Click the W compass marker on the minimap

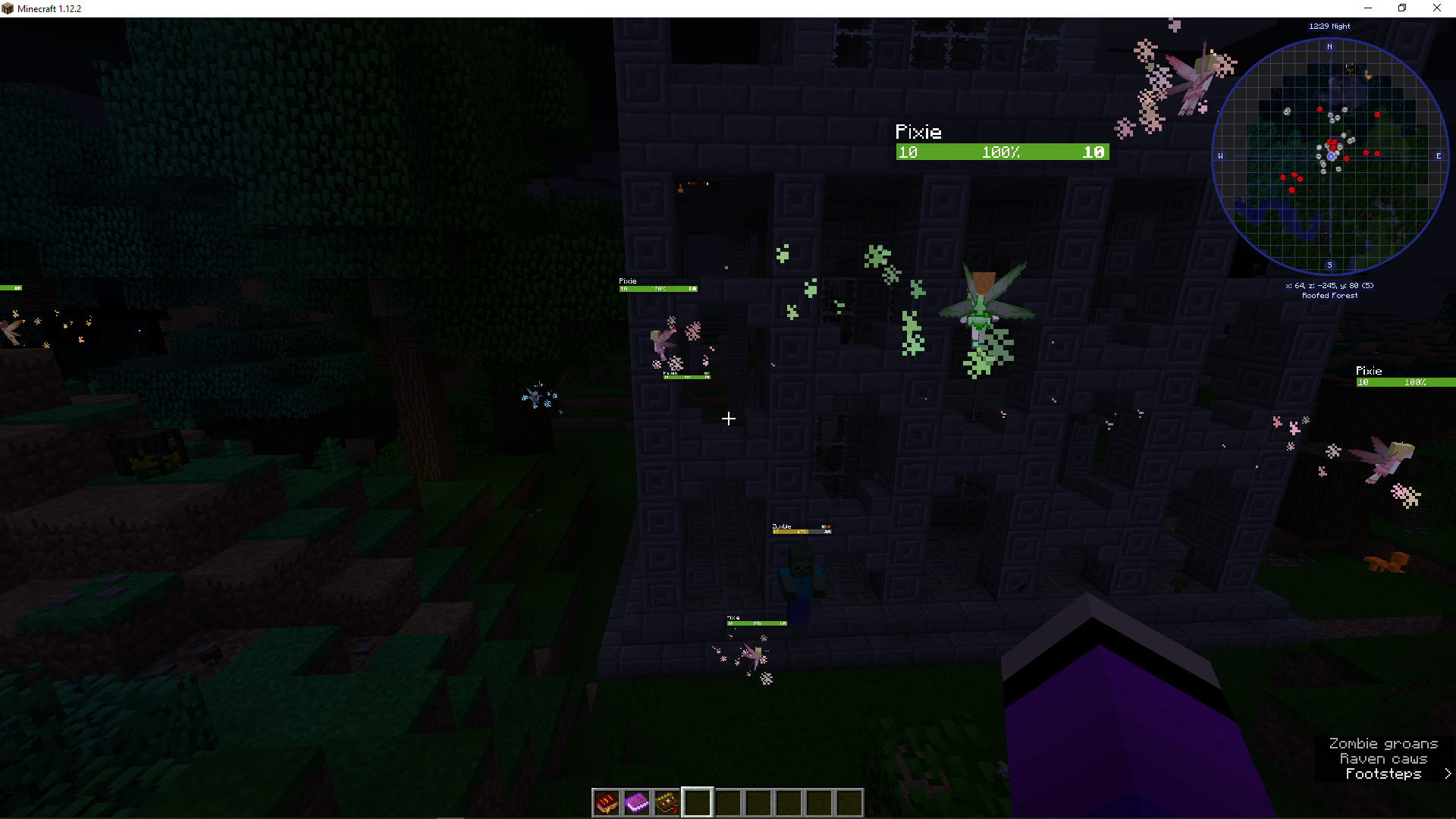point(1221,157)
